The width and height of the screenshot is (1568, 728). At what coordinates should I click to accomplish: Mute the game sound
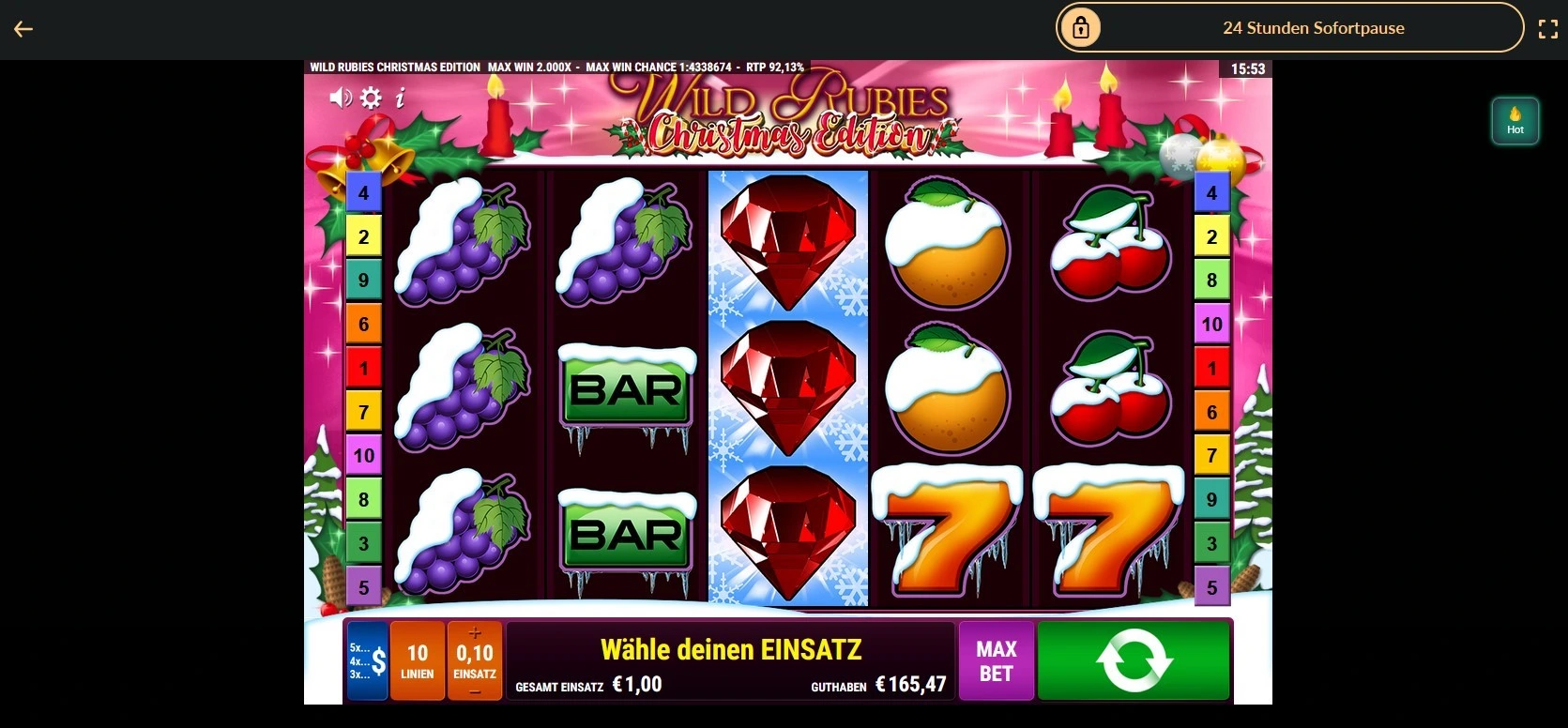[340, 97]
